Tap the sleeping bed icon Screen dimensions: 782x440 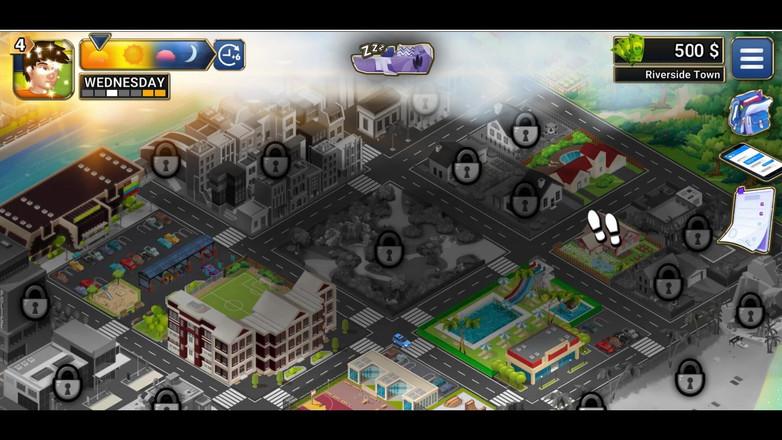coord(392,58)
